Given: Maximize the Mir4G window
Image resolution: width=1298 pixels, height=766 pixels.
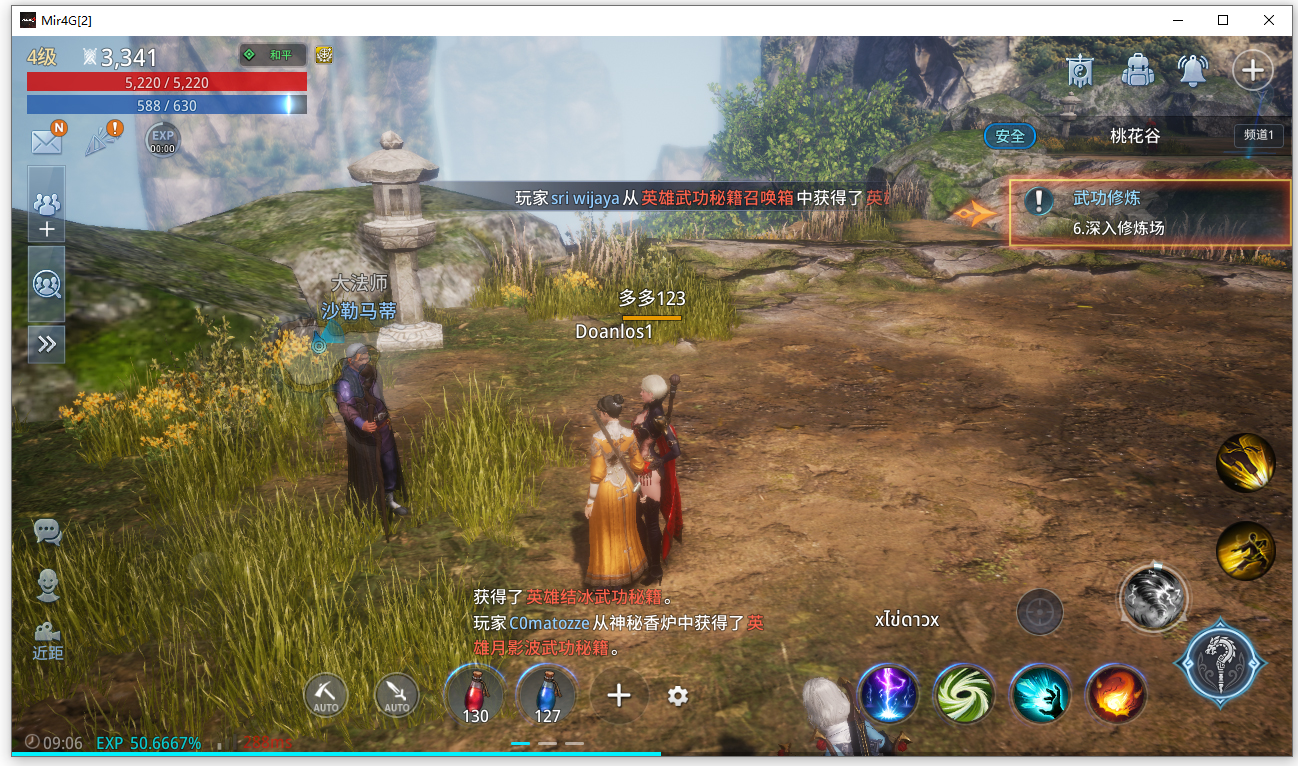Looking at the screenshot, I should (1223, 20).
